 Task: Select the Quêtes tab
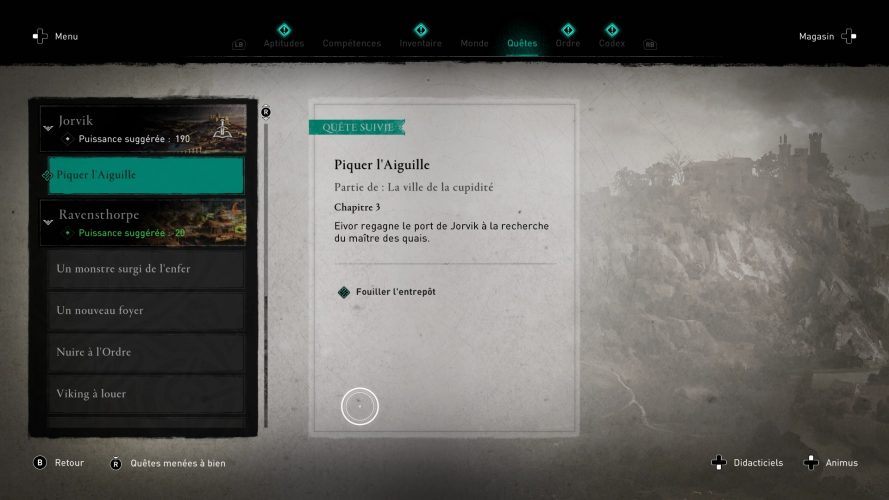[522, 43]
